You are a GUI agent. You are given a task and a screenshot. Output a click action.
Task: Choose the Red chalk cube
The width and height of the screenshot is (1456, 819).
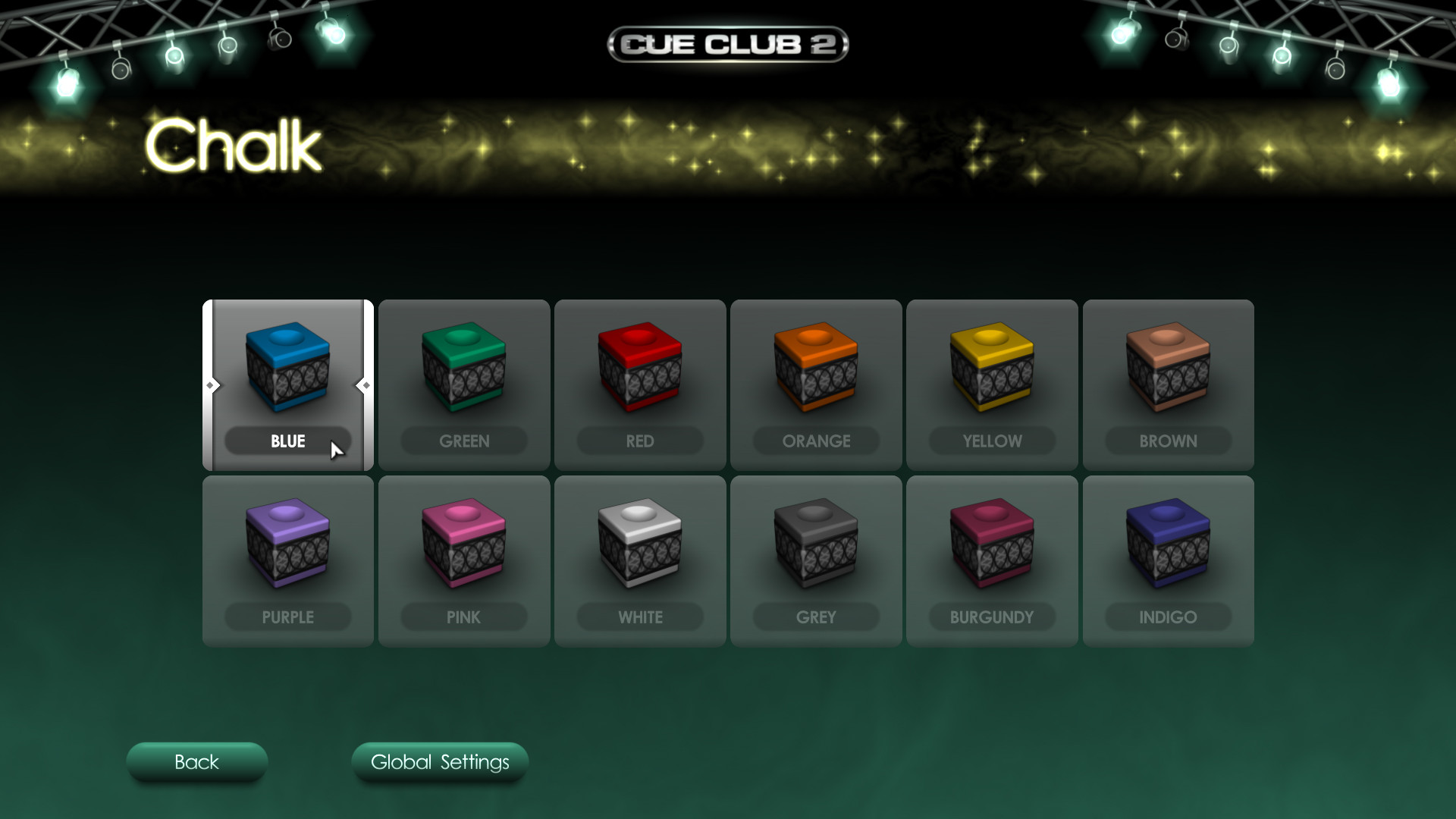pos(639,372)
